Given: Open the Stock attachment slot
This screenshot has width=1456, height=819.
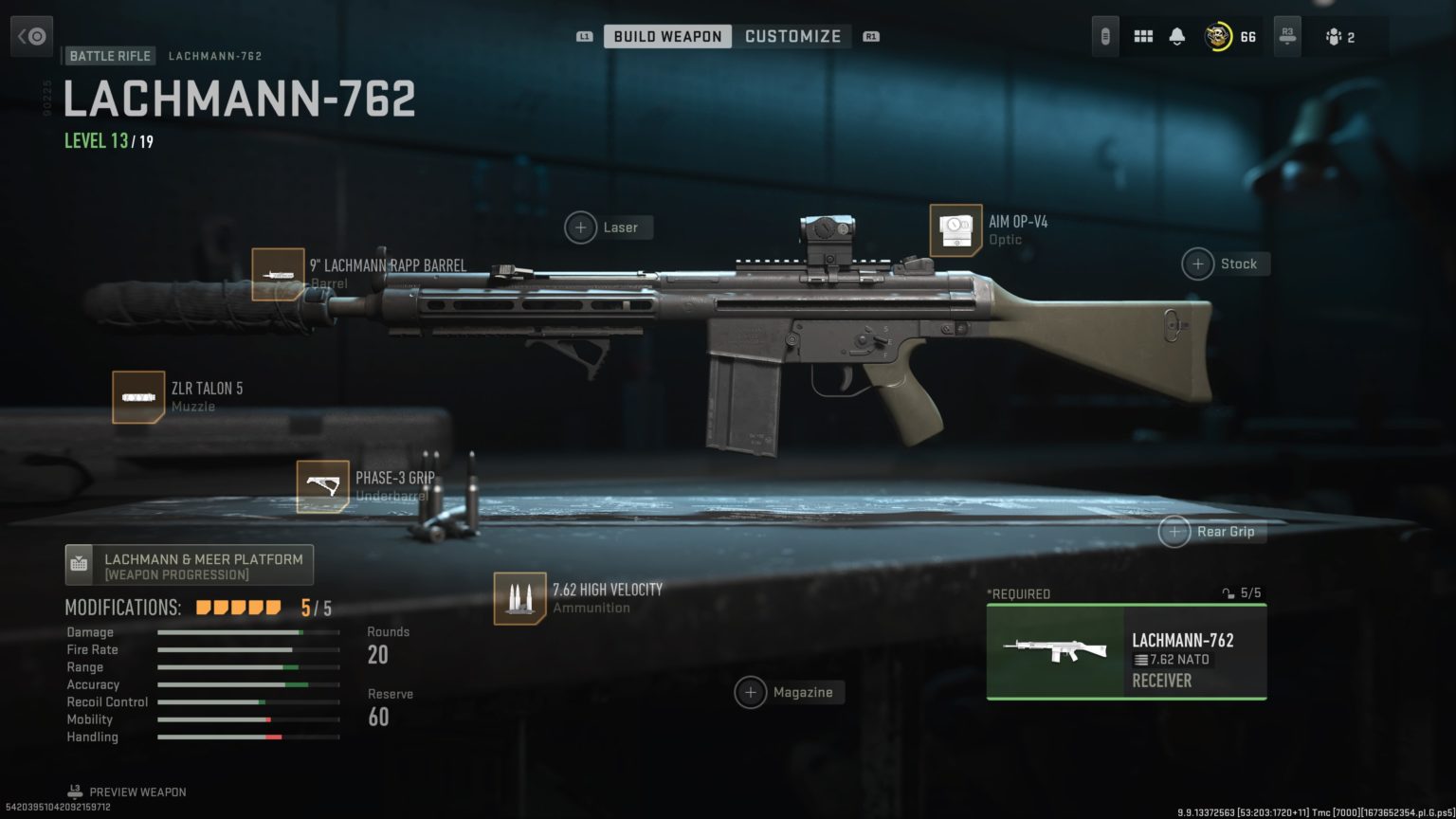Looking at the screenshot, I should [1197, 264].
